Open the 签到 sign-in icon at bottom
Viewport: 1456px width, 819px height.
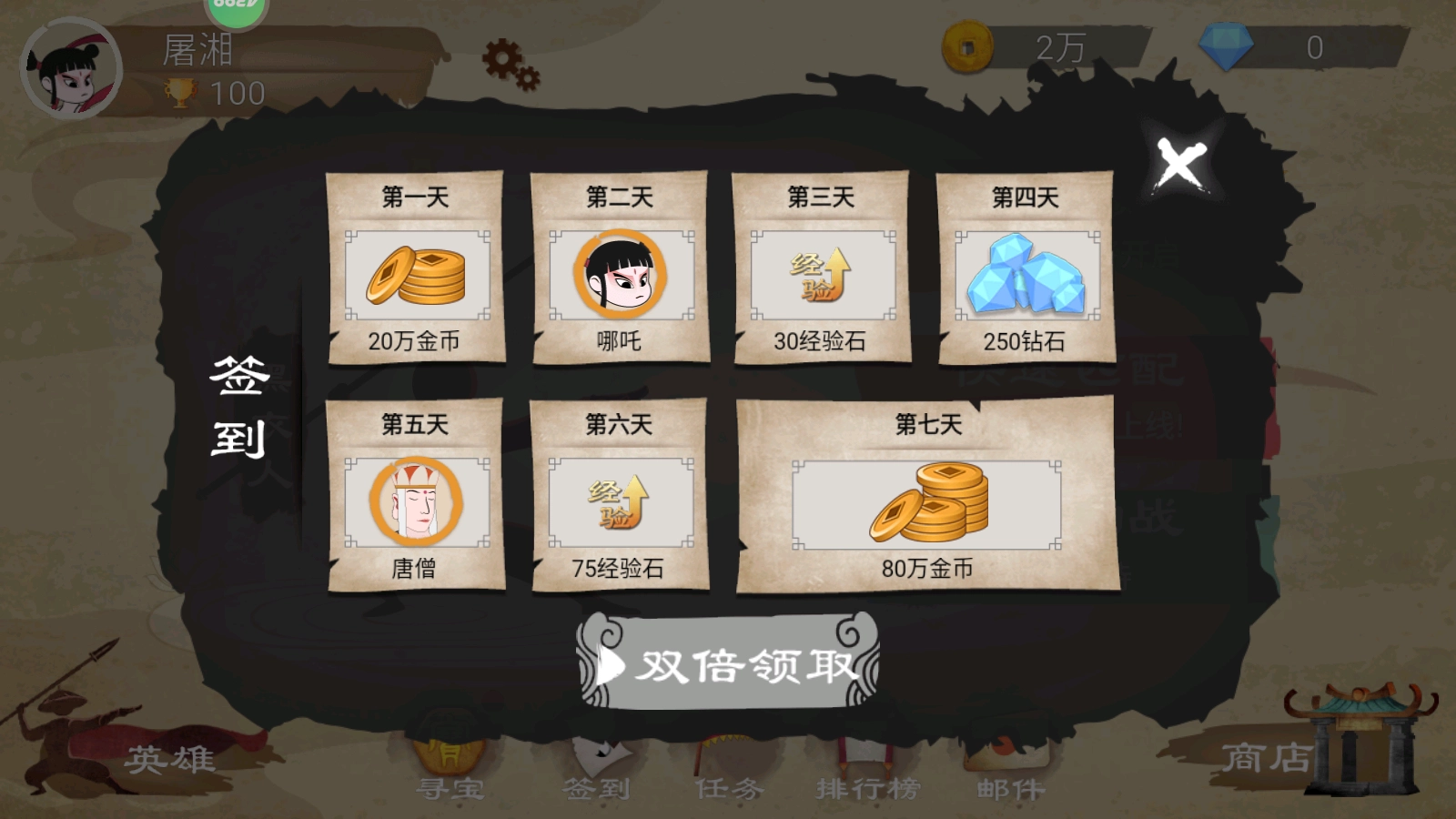(601, 764)
